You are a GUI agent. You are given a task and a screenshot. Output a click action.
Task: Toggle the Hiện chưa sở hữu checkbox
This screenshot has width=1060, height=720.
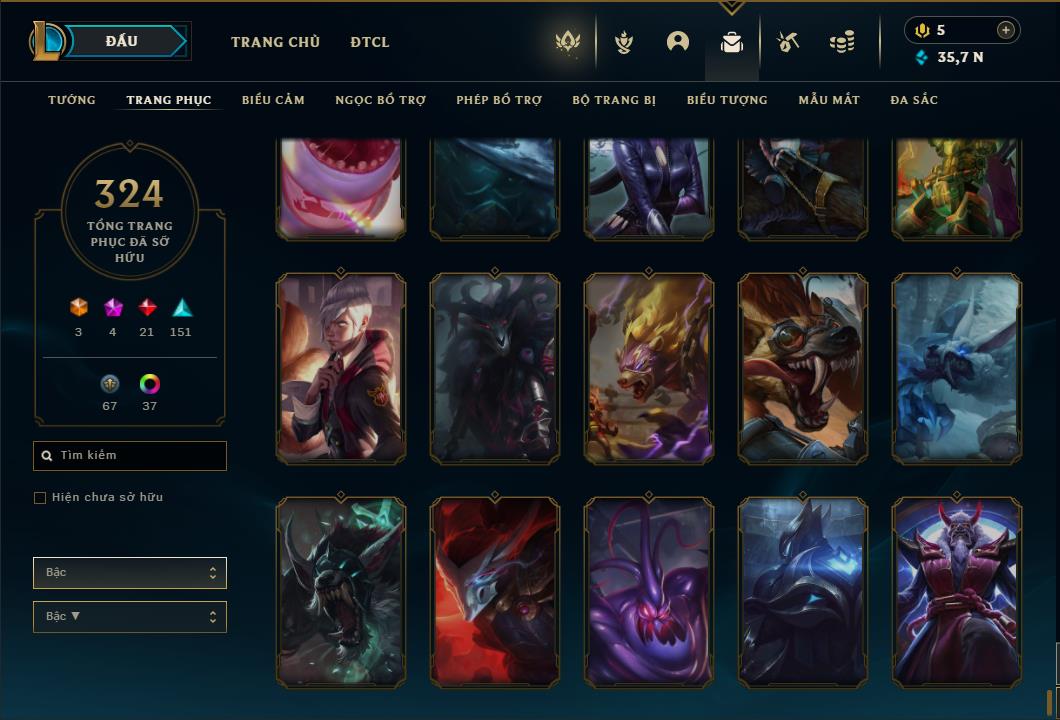tap(40, 498)
